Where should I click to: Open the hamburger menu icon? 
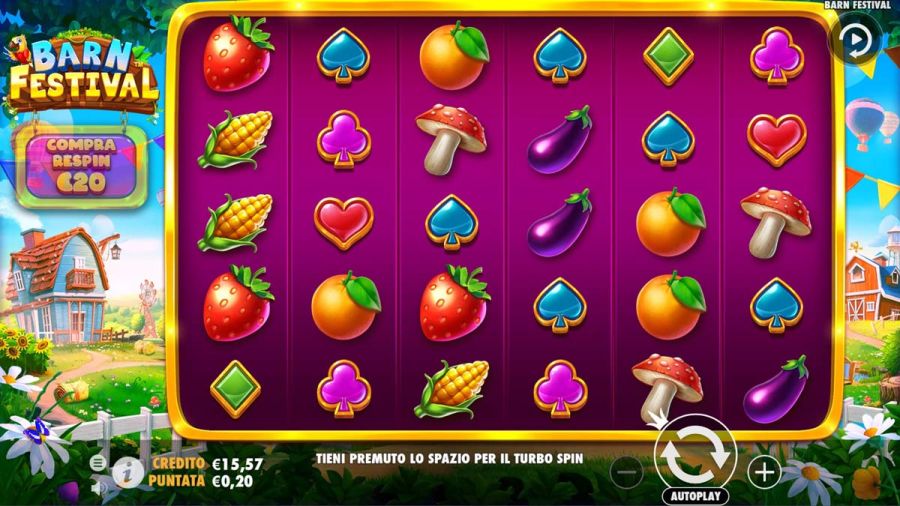pos(98,463)
